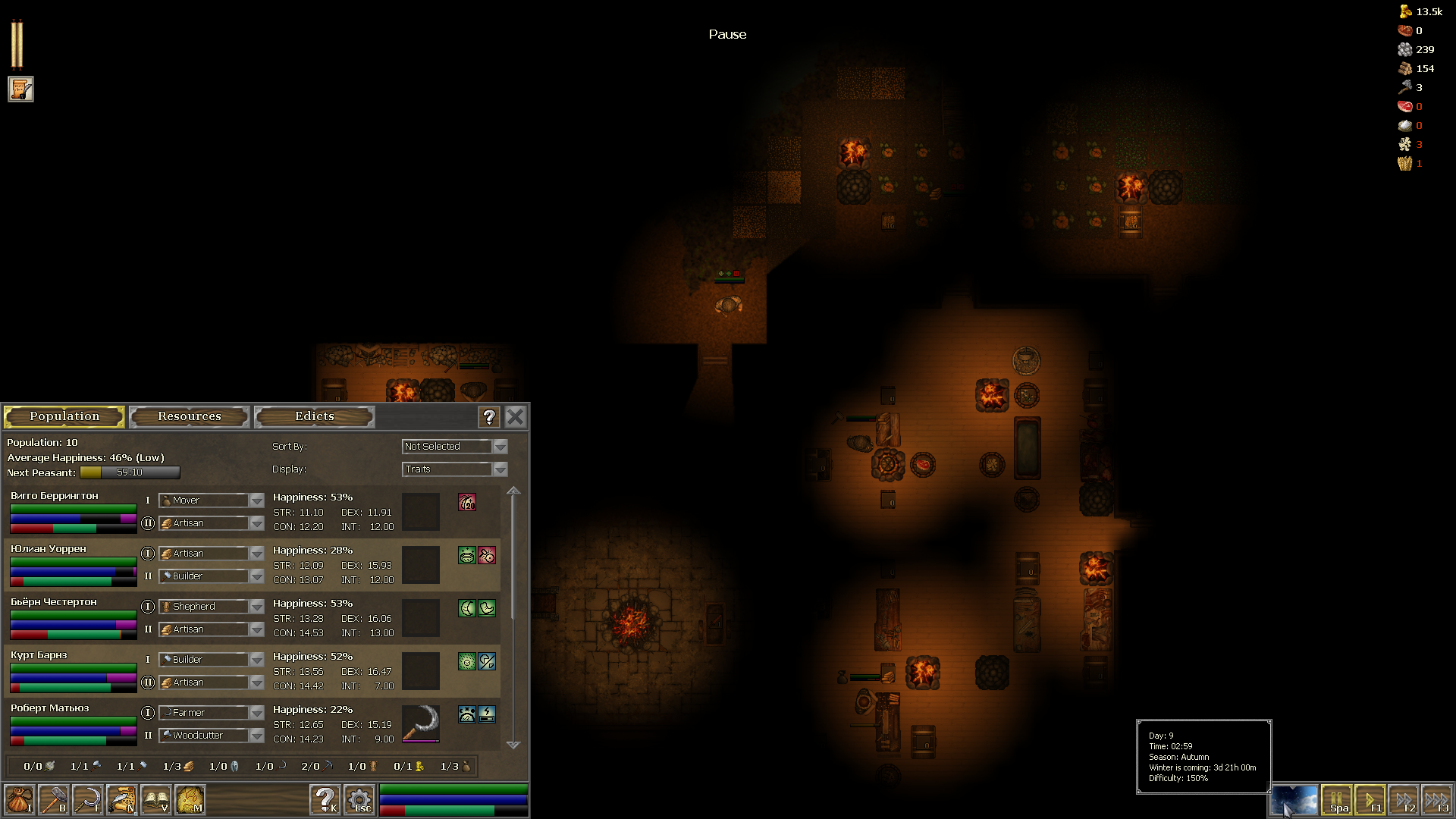This screenshot has height=819, width=1456.
Task: Open the Esc settings gear menu
Action: pyautogui.click(x=359, y=800)
